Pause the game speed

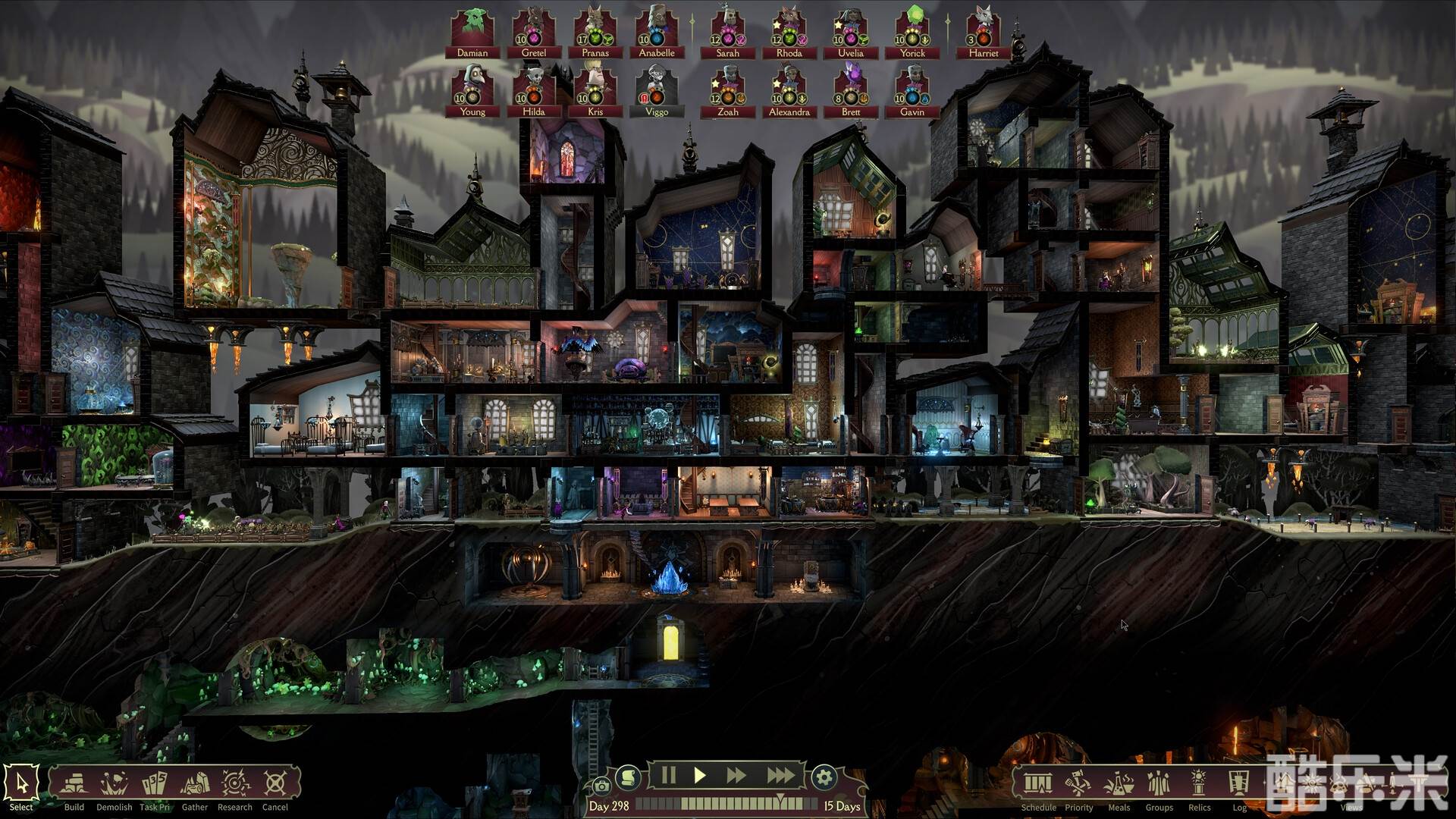coord(668,775)
